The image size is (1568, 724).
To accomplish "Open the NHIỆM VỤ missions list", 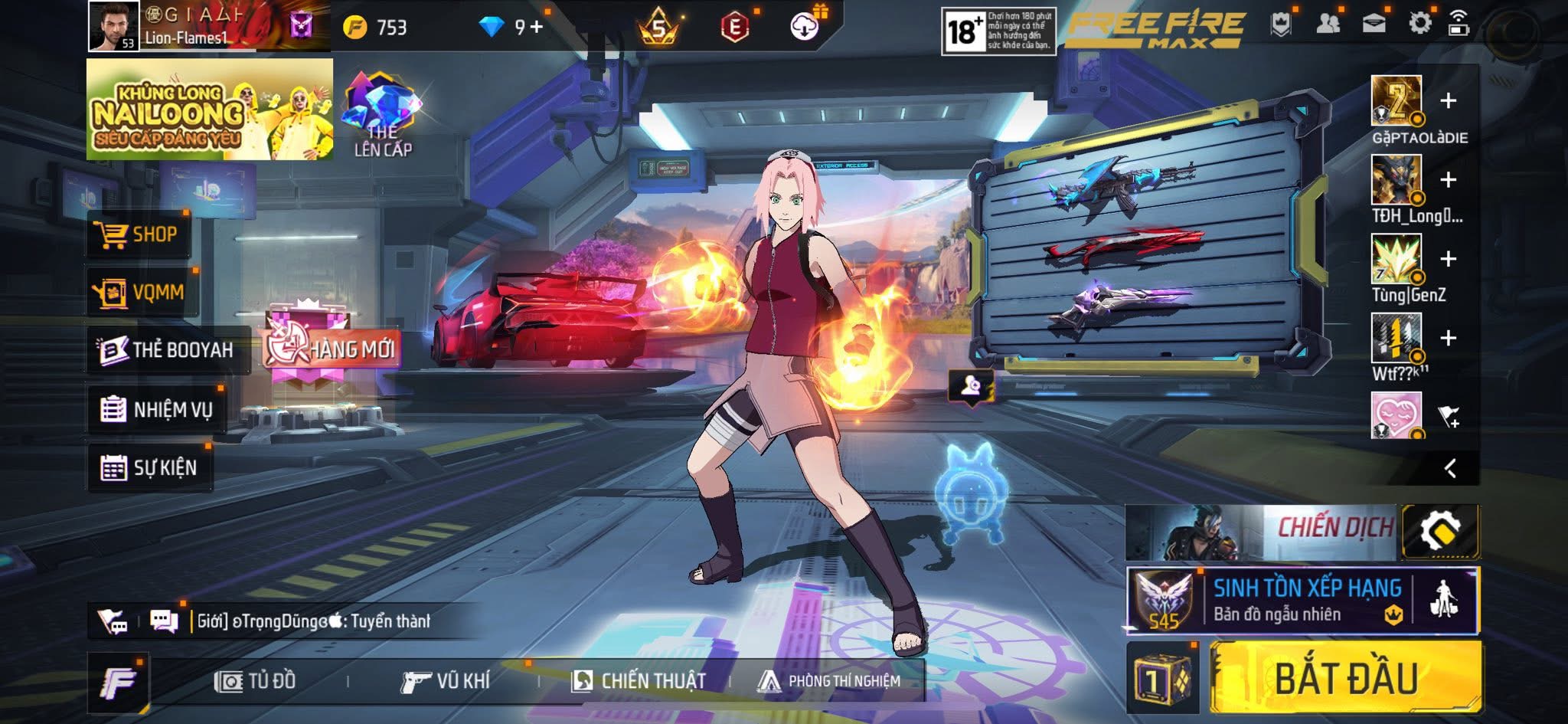I will coord(156,410).
